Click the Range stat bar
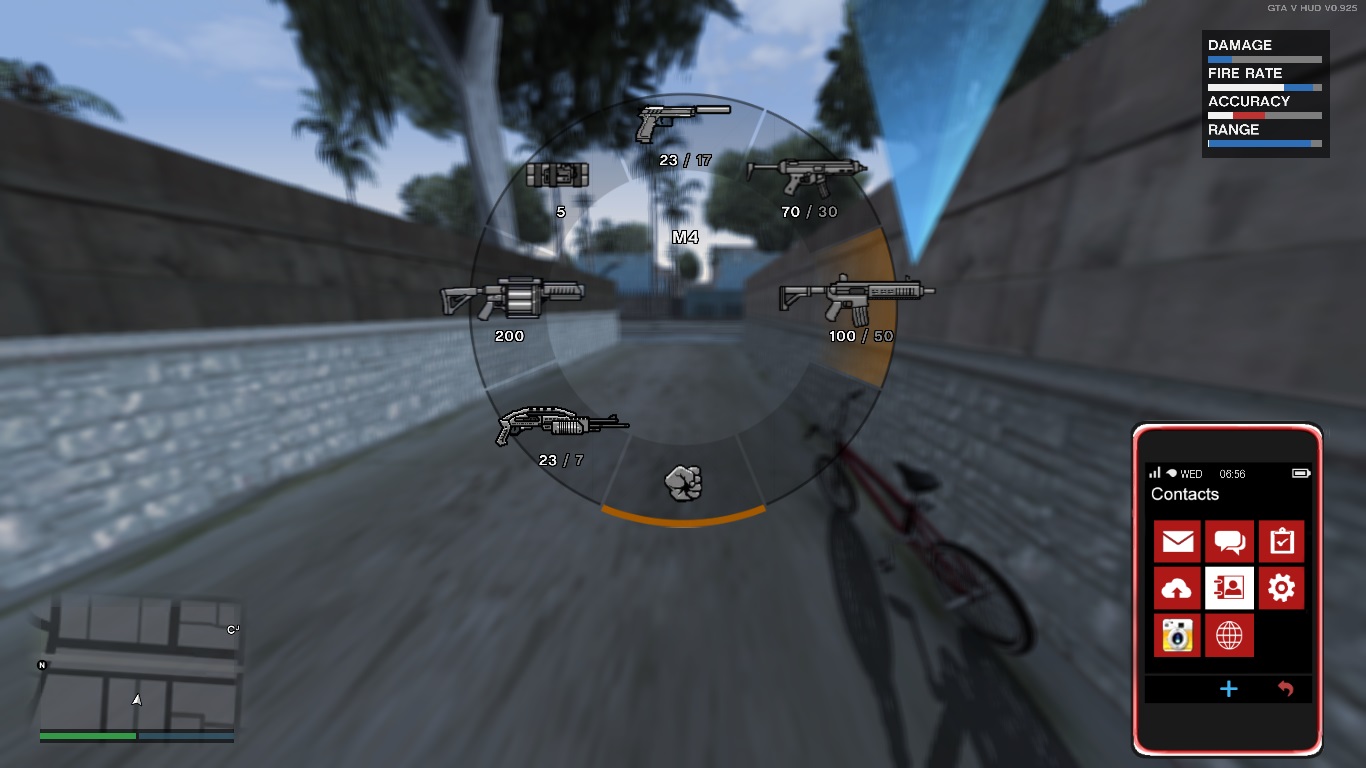This screenshot has width=1366, height=768. pyautogui.click(x=1264, y=141)
